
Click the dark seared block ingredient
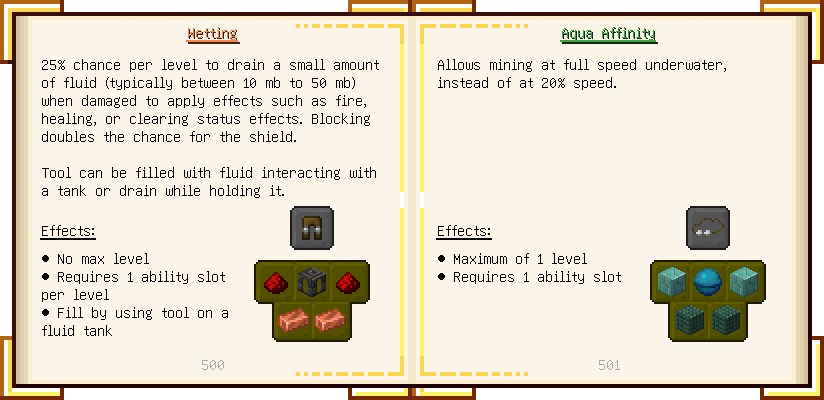[x=312, y=281]
